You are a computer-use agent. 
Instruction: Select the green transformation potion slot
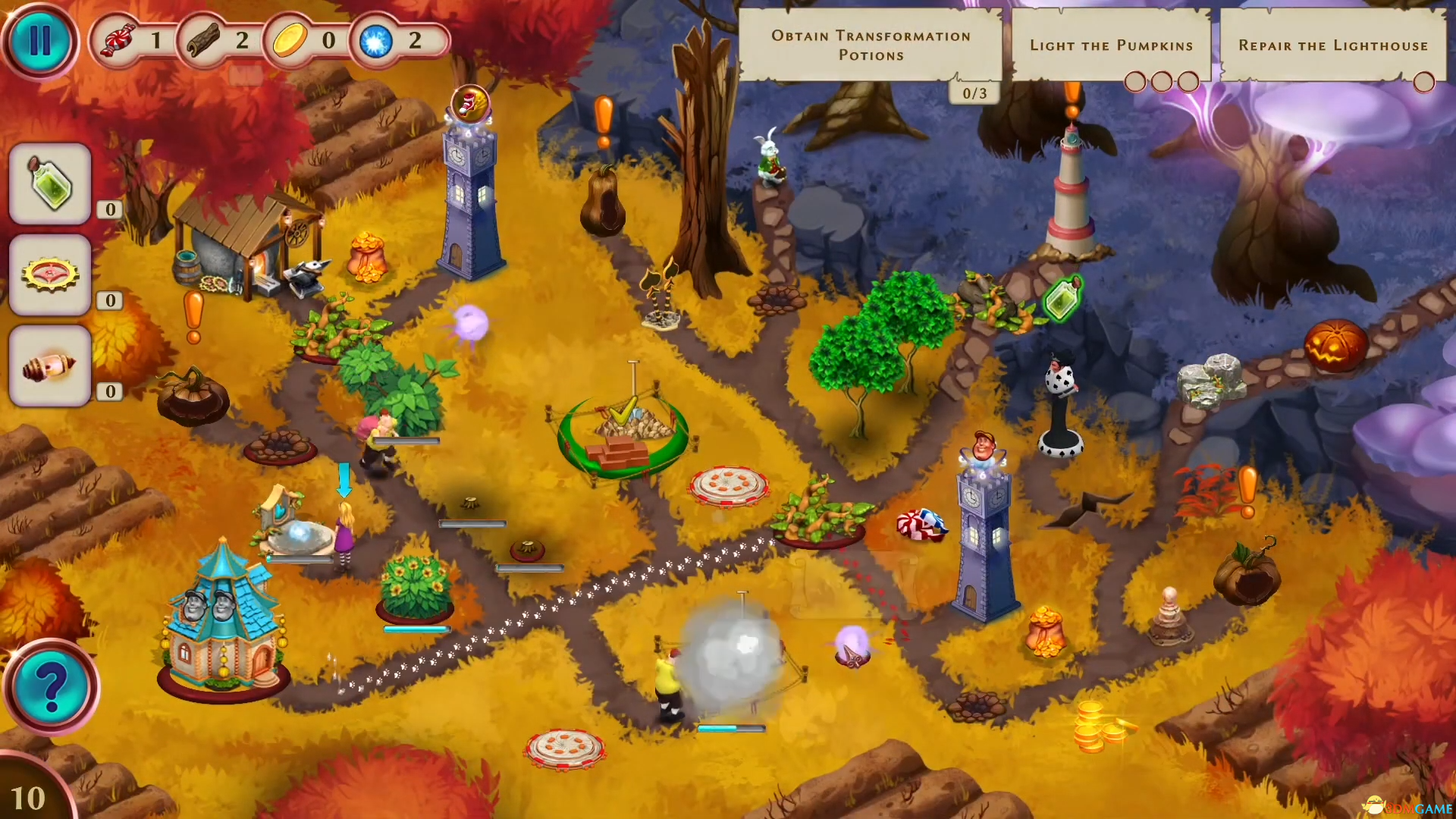click(x=50, y=184)
